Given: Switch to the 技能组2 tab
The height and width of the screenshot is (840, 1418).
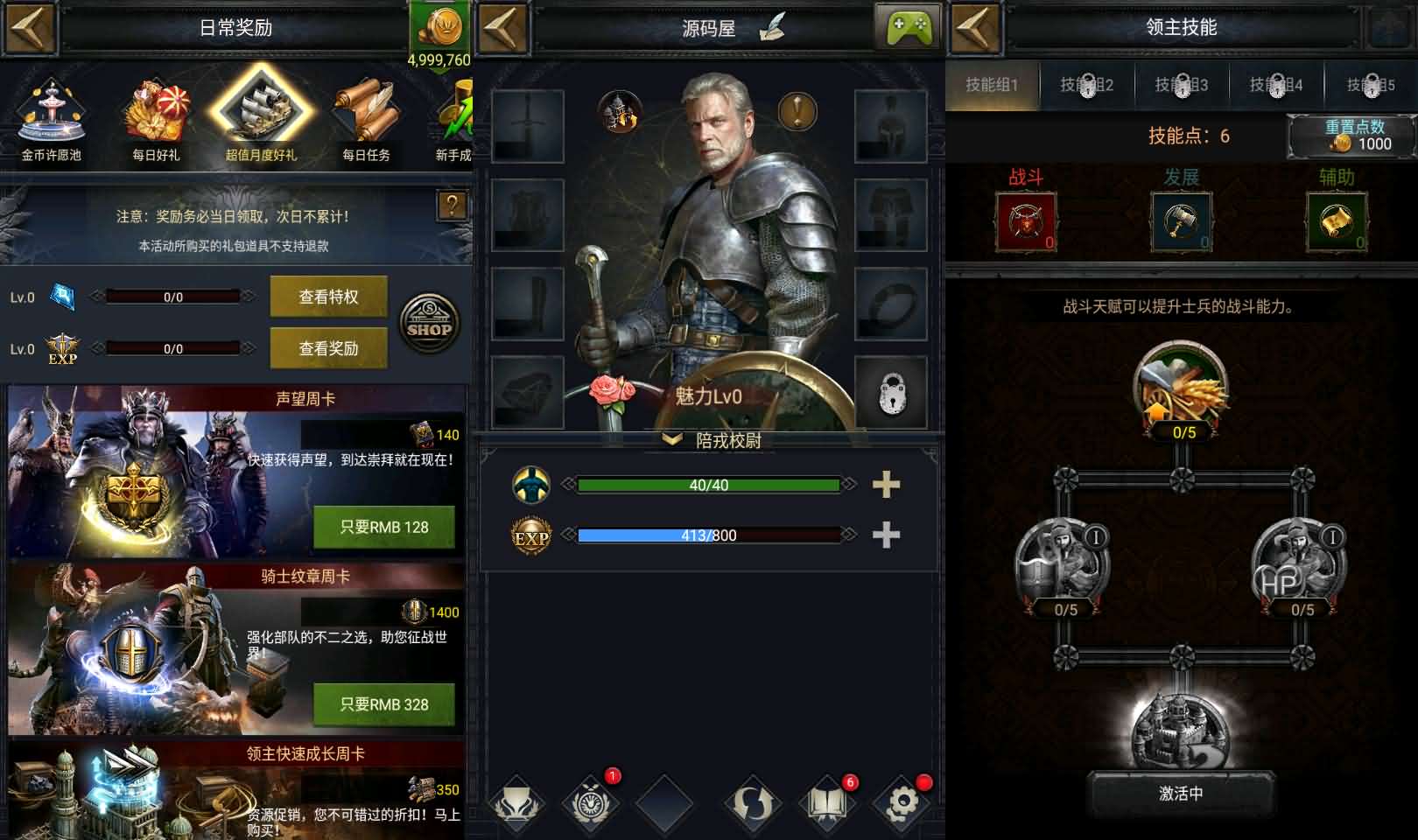Looking at the screenshot, I should coord(1086,85).
